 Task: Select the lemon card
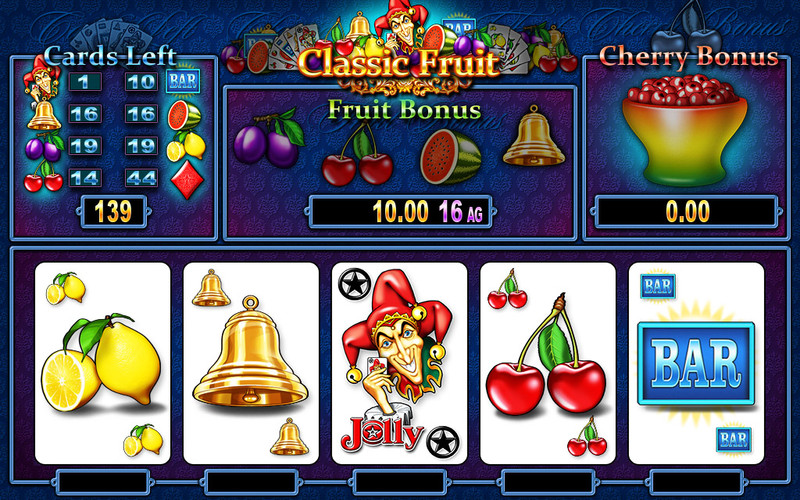click(102, 363)
